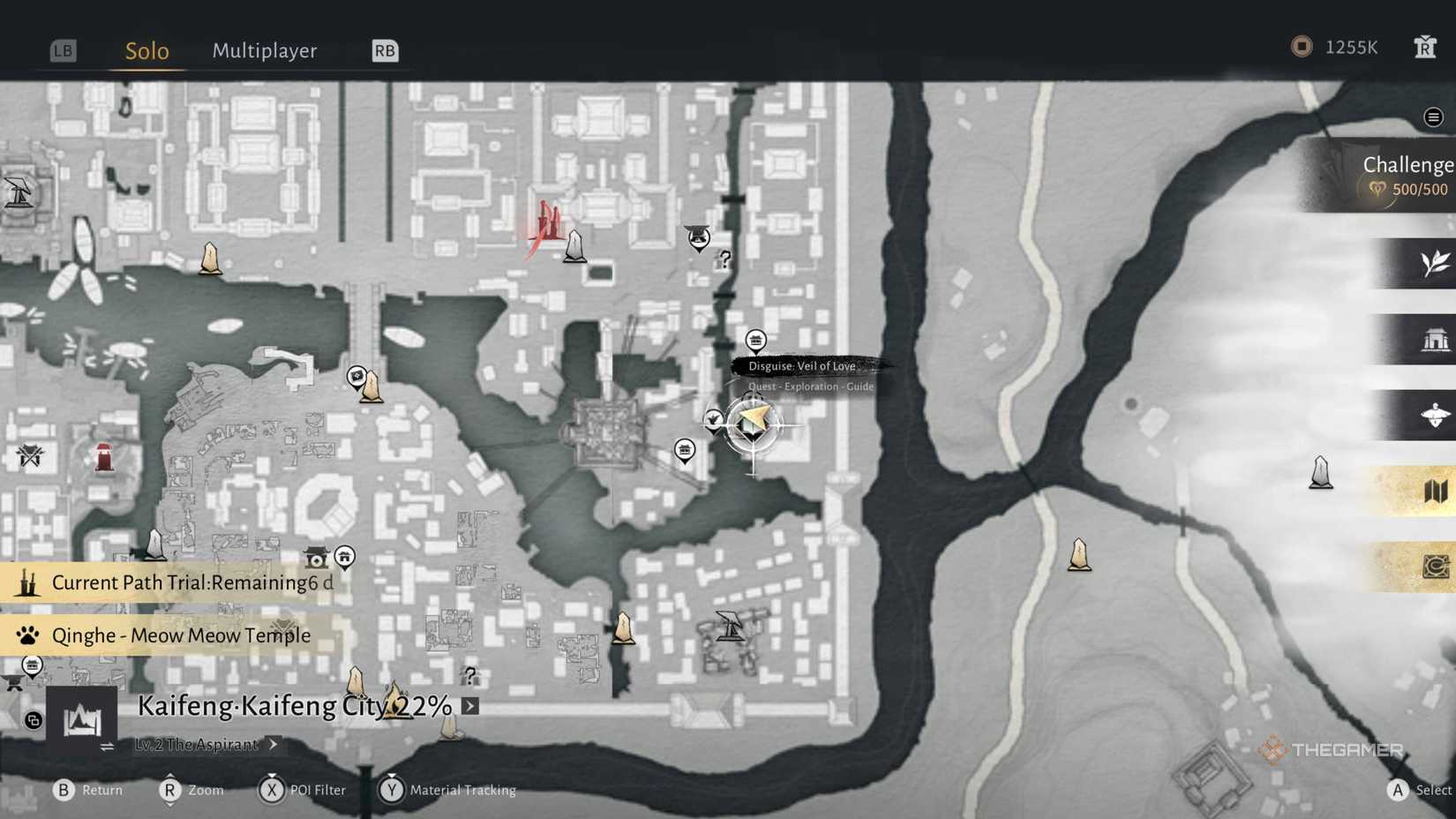Open the question mark unknown marker near top

pyautogui.click(x=724, y=260)
